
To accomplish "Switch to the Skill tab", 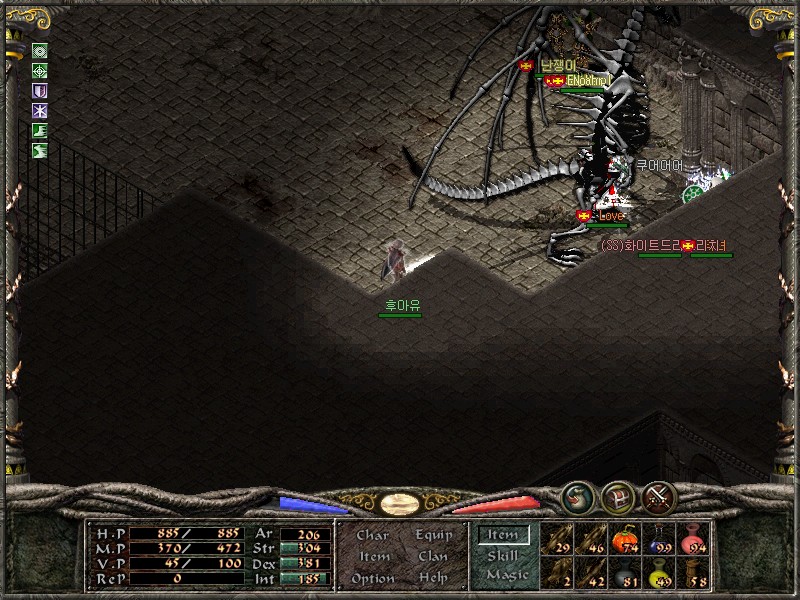I will pos(503,555).
